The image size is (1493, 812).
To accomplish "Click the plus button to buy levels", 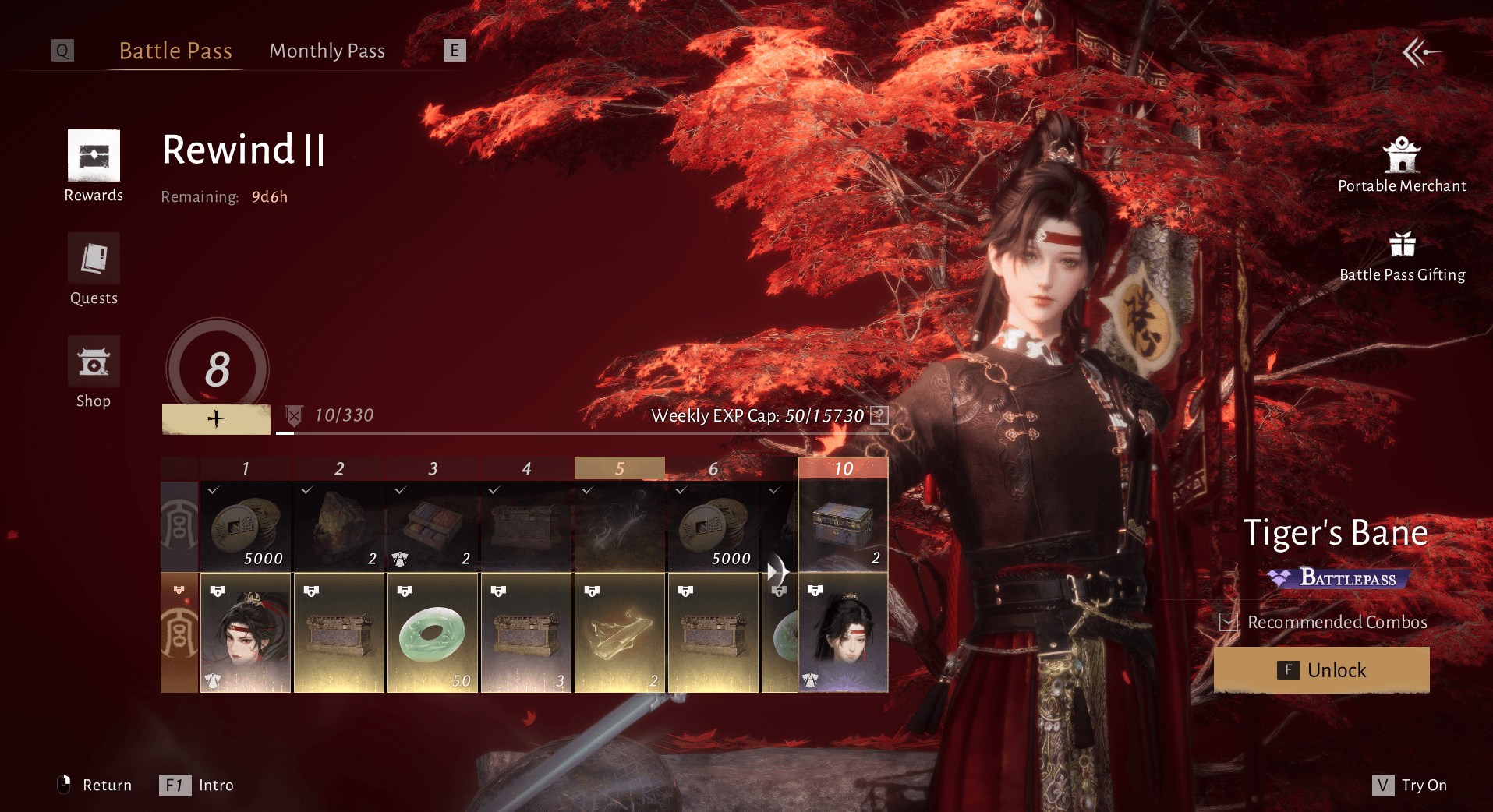I will pos(216,419).
